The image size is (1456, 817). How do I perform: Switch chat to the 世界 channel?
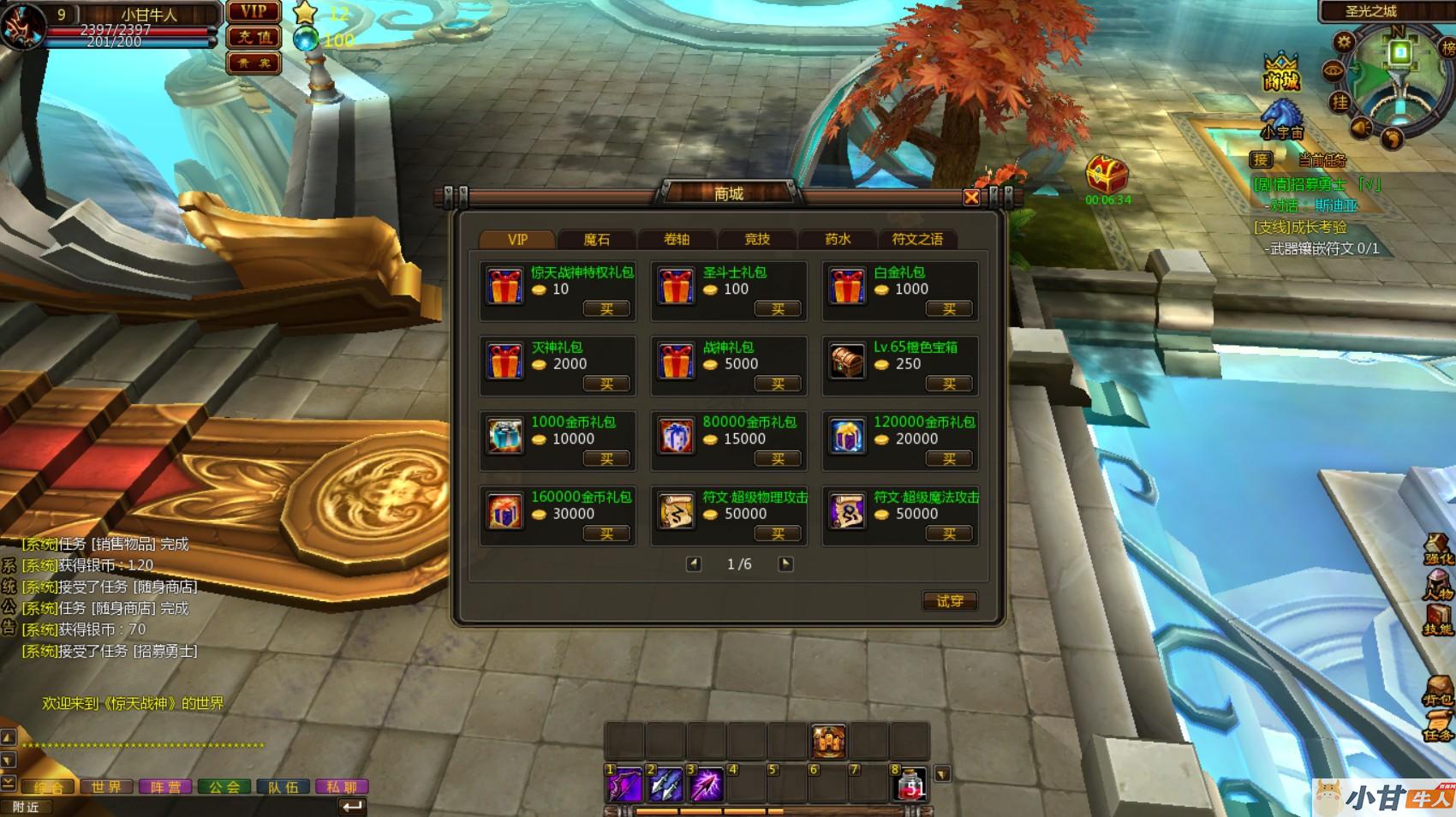pos(107,786)
